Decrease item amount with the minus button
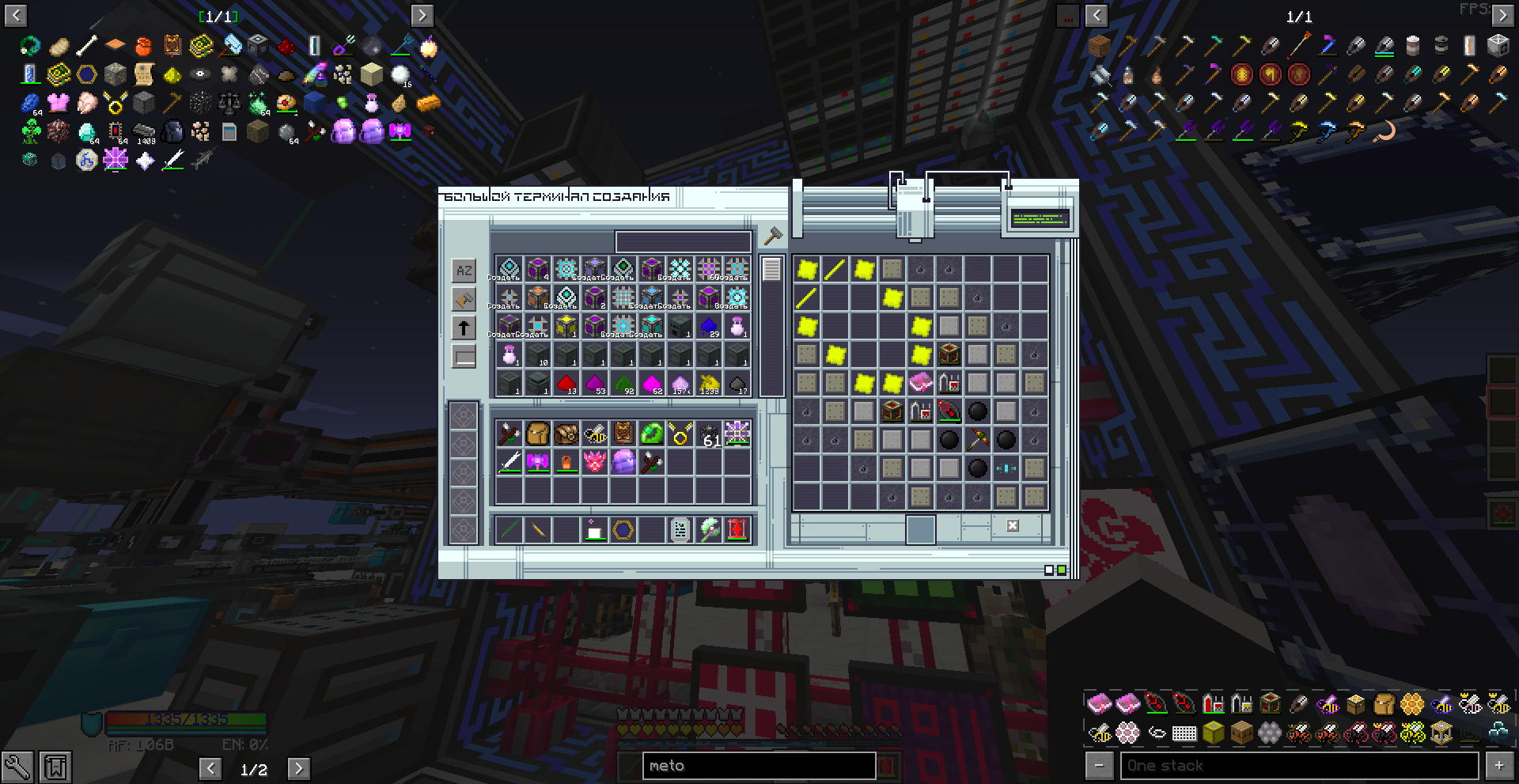1519x784 pixels. click(1099, 766)
